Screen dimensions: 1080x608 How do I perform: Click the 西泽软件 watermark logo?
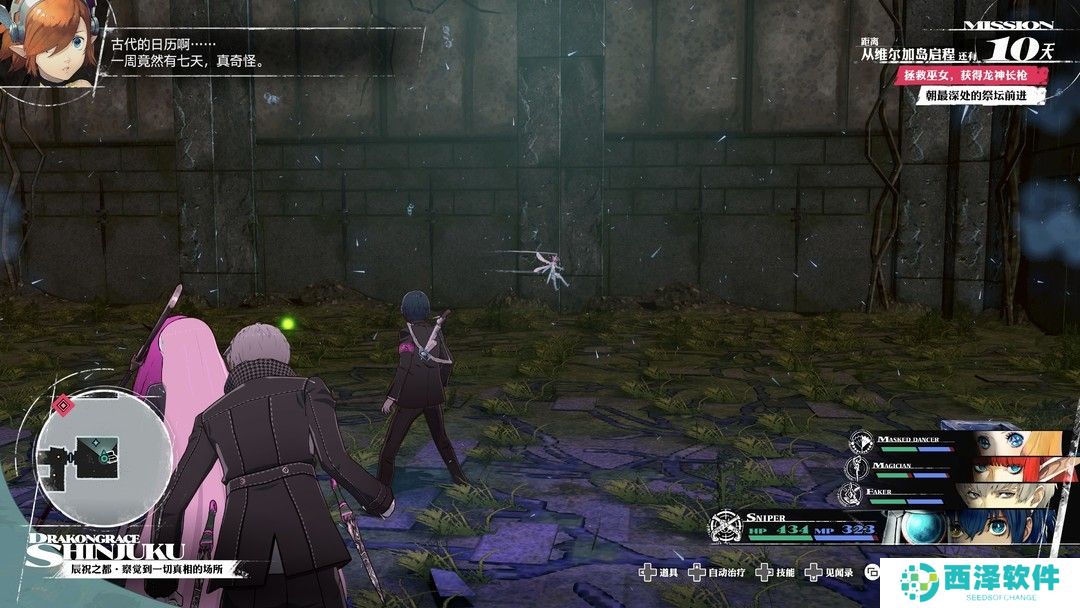point(979,582)
